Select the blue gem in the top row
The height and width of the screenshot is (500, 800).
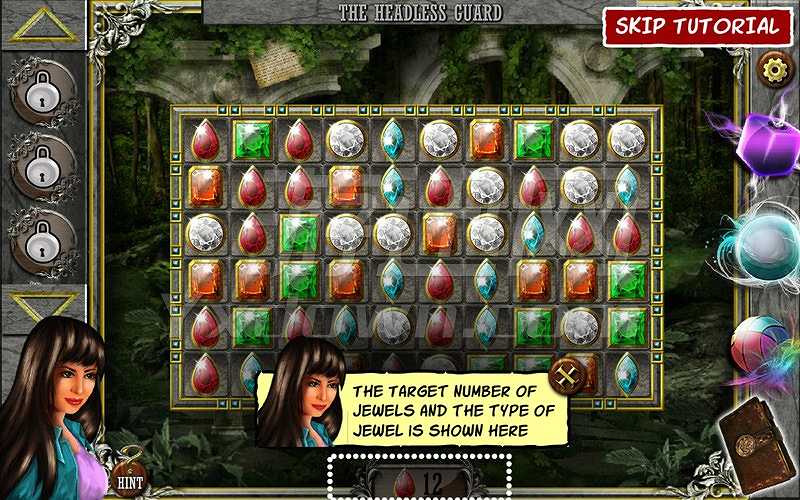(393, 140)
